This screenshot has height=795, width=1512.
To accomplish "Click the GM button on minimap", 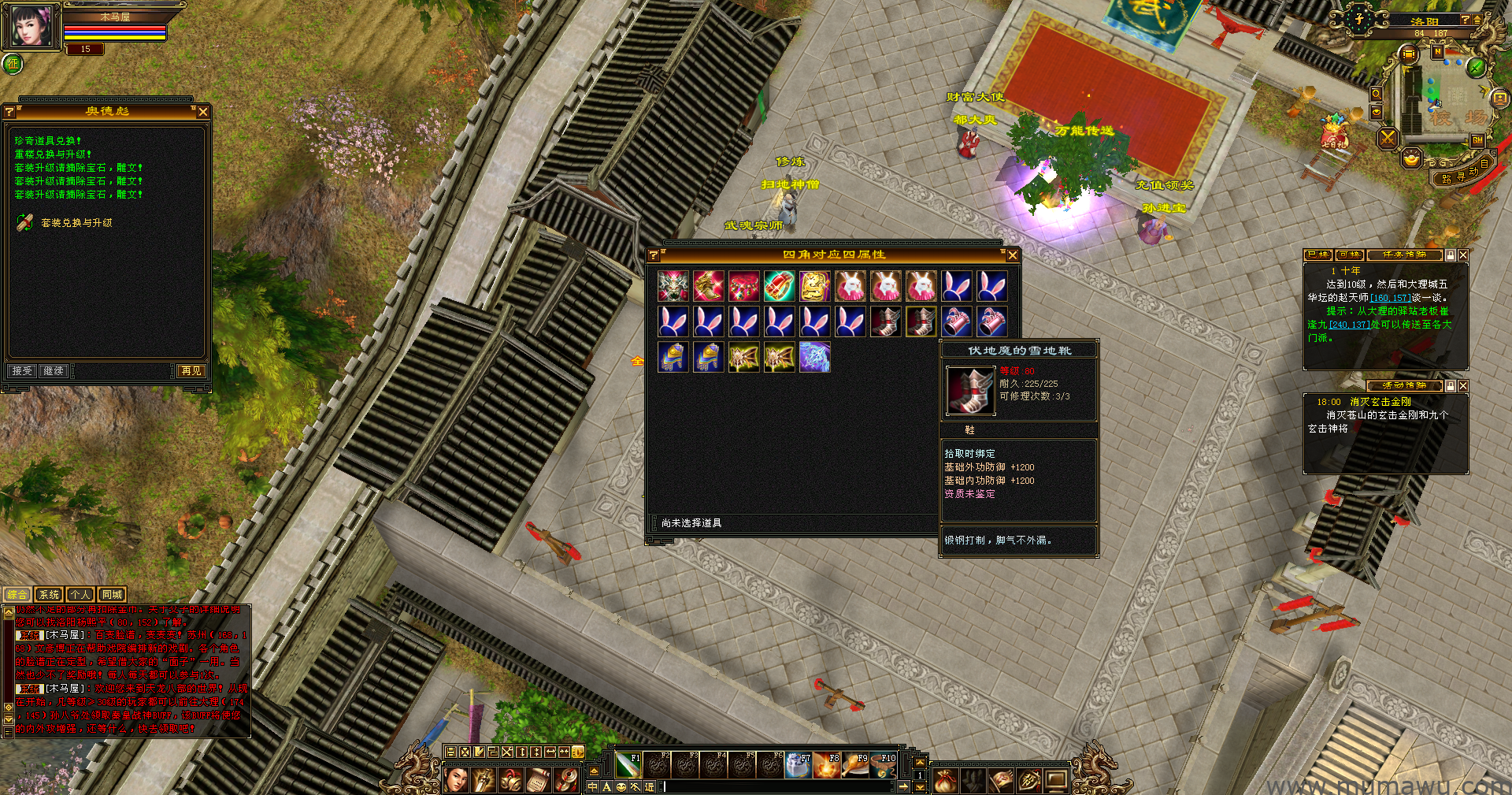I will (1477, 140).
